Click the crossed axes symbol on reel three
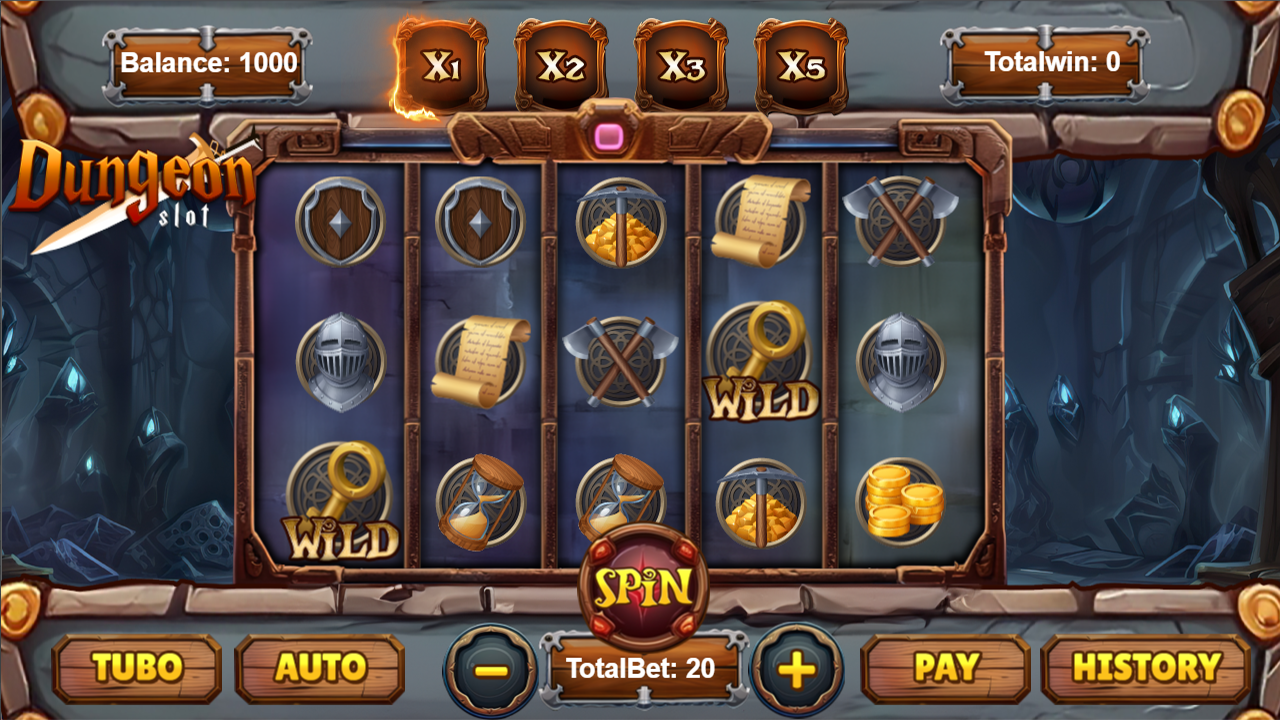This screenshot has width=1280, height=720. tap(618, 360)
